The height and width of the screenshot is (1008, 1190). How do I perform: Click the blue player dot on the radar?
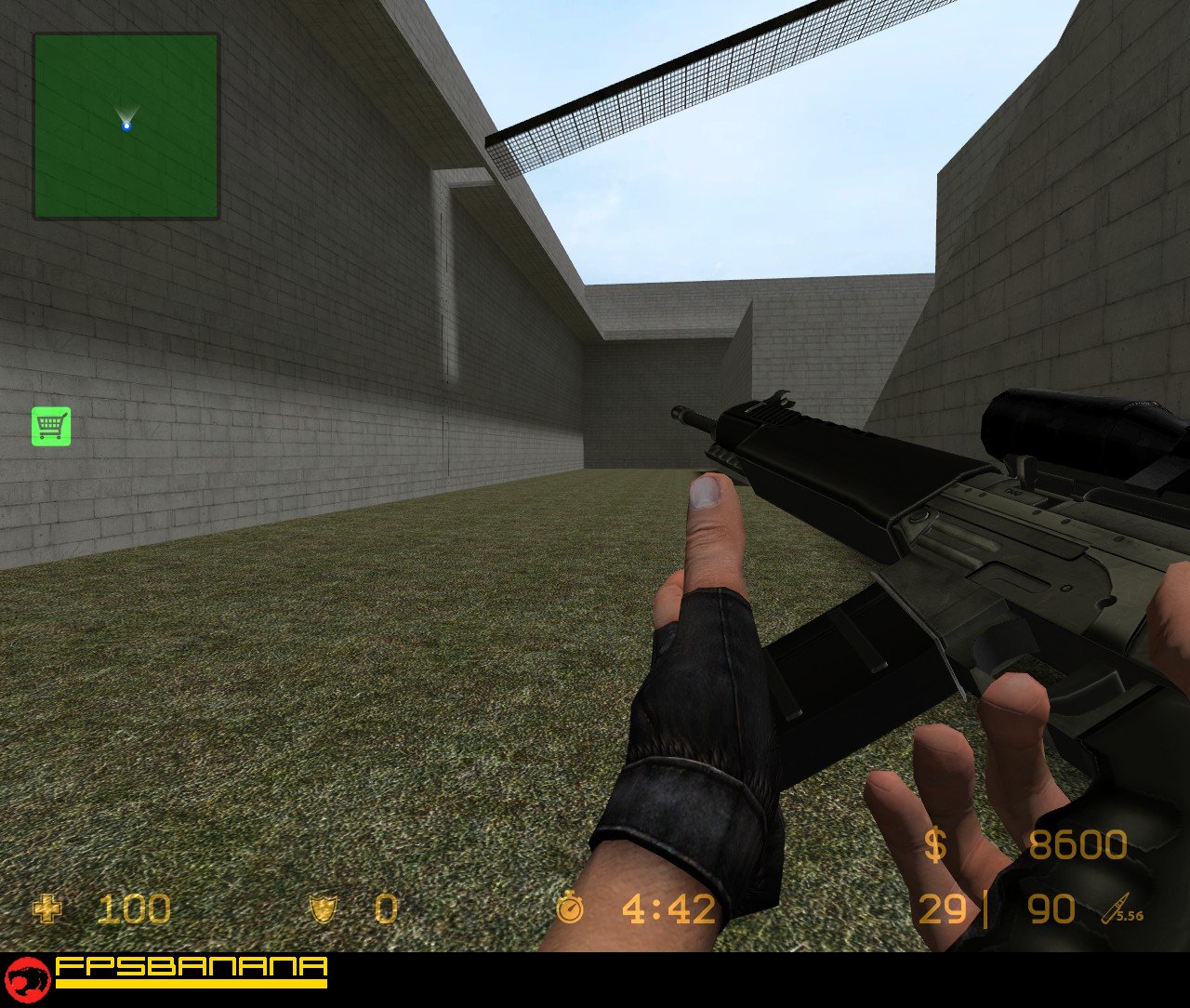coord(126,125)
